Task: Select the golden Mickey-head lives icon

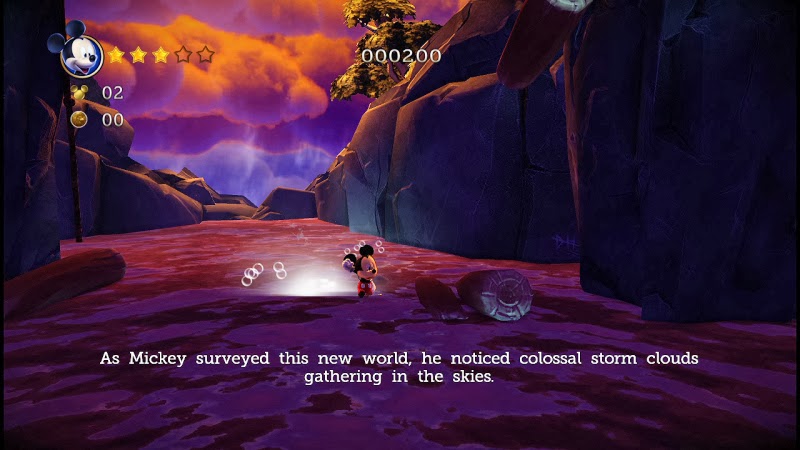Action: coord(79,95)
